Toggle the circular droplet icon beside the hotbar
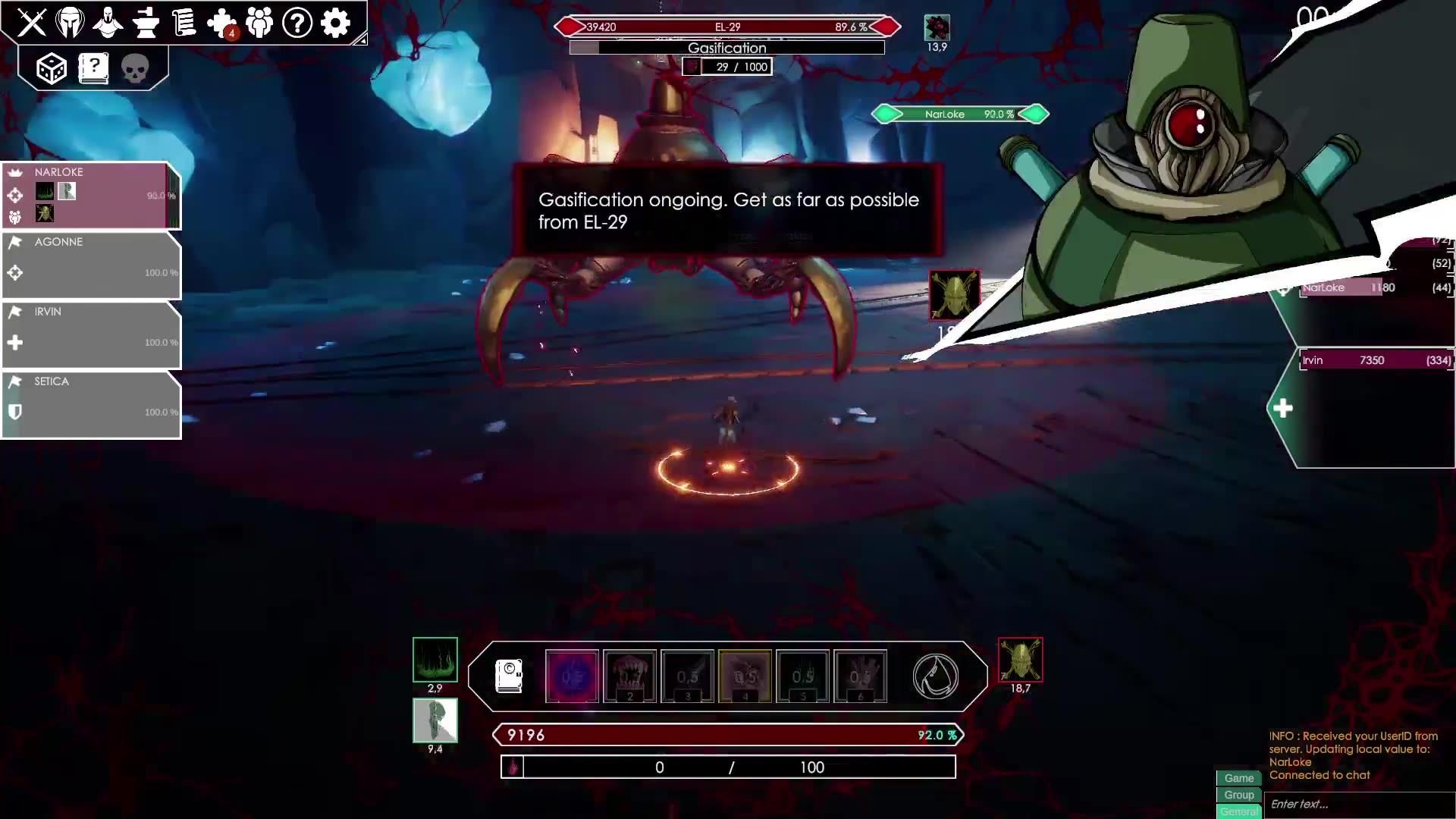1456x819 pixels. coord(935,676)
